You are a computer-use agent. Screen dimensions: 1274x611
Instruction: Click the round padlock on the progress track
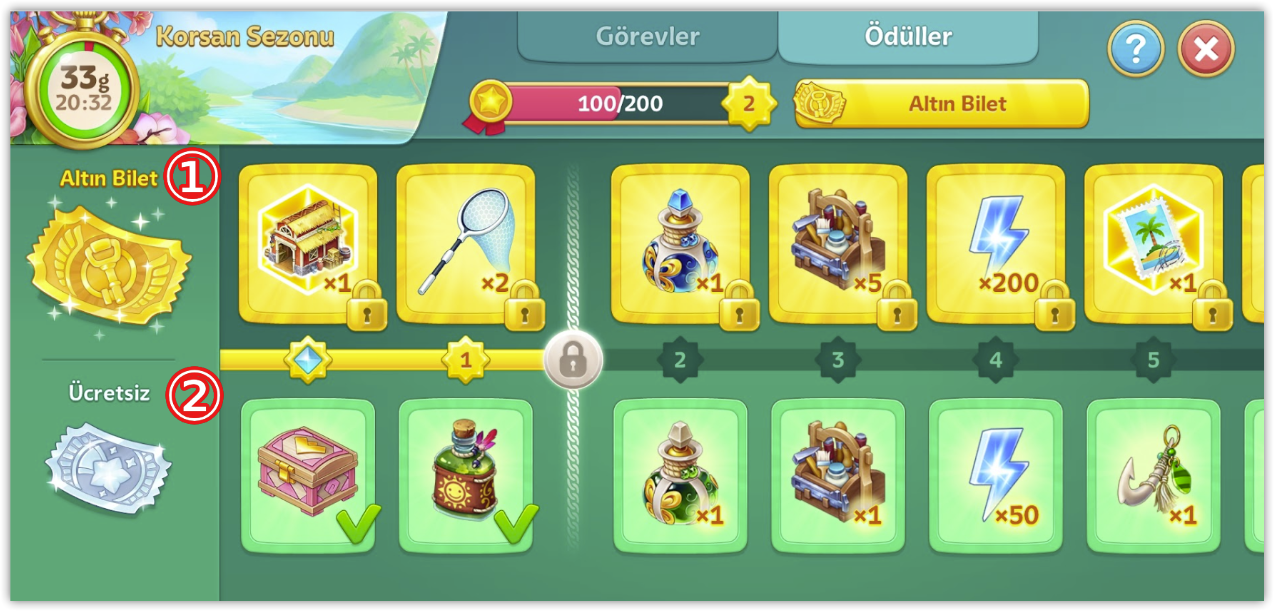click(x=573, y=360)
